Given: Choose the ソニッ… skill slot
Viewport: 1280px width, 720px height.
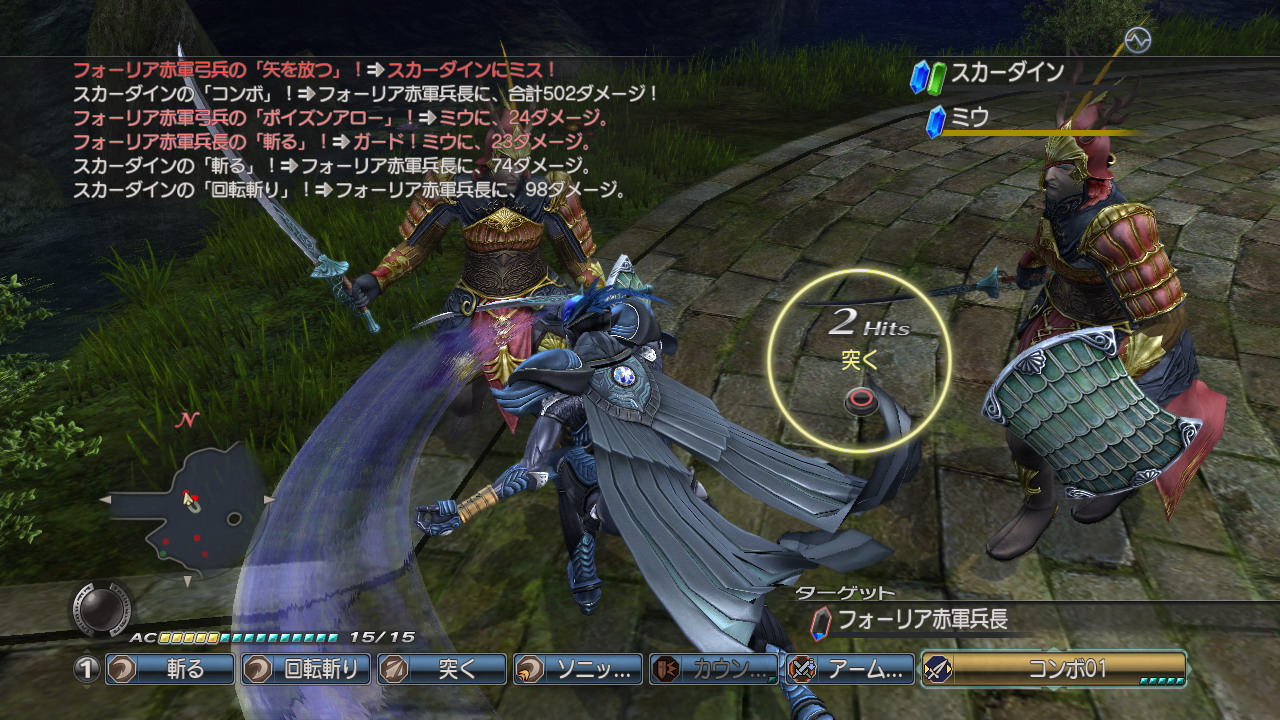Looking at the screenshot, I should tap(577, 669).
